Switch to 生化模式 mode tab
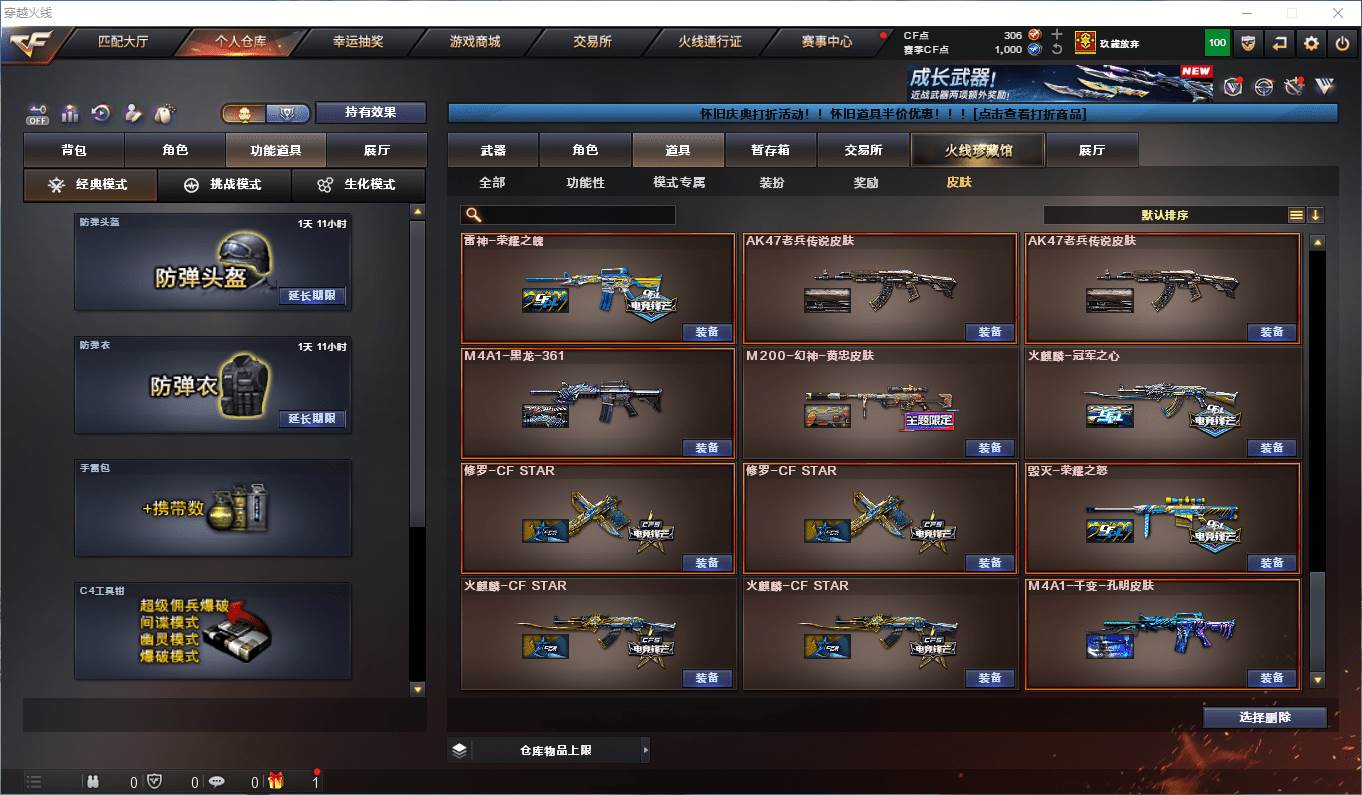The height and width of the screenshot is (795, 1362). (357, 185)
